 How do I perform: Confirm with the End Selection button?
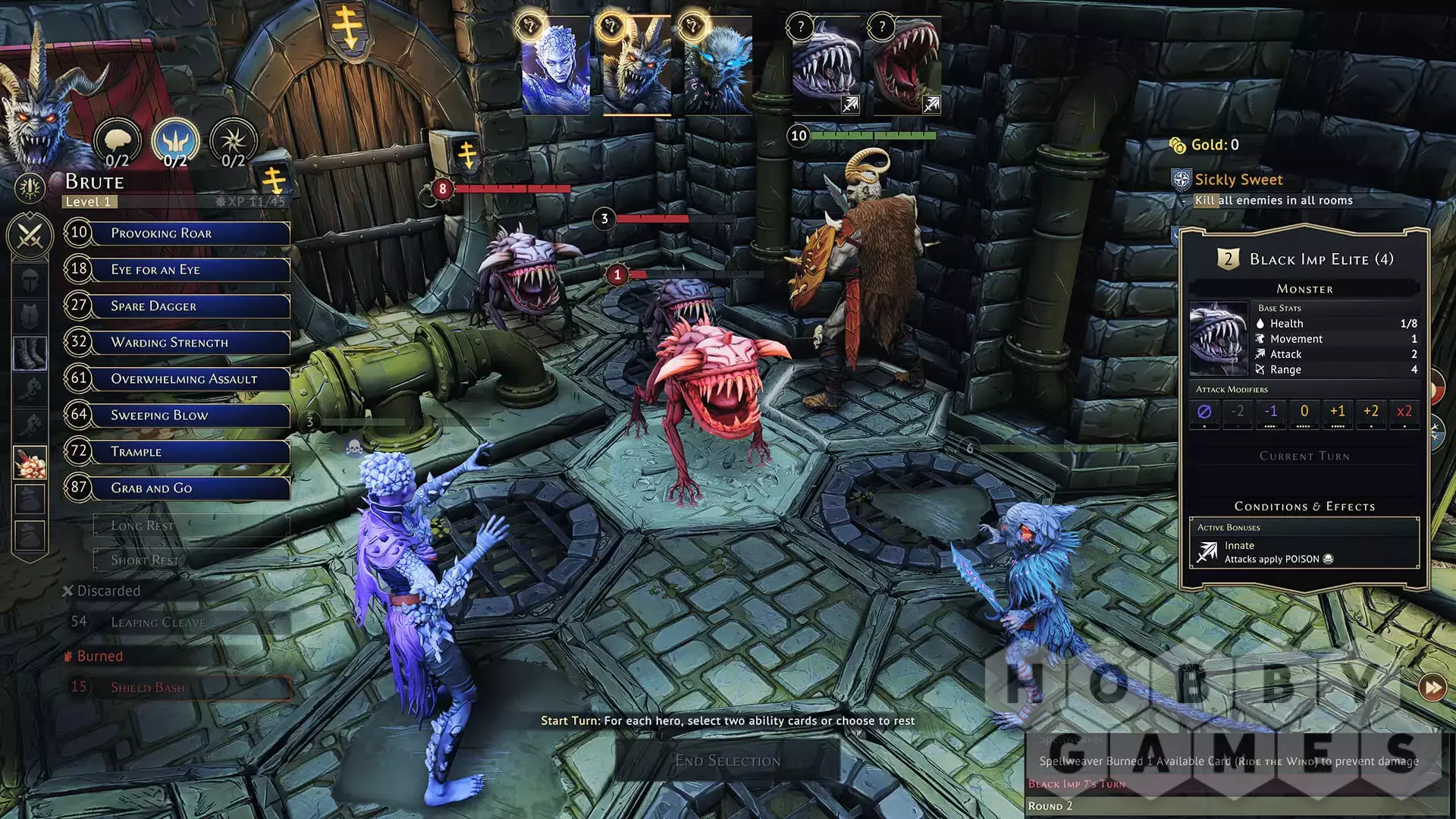click(x=727, y=761)
